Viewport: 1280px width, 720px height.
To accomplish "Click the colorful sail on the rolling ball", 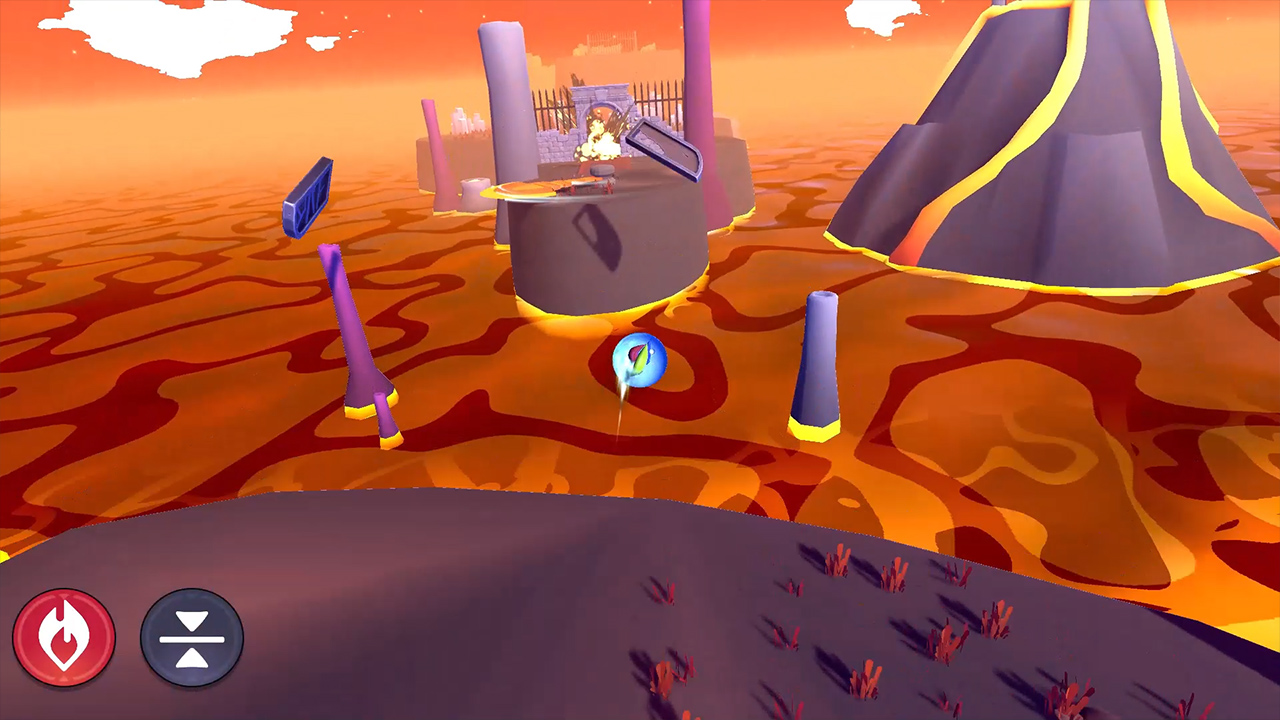I will coord(638,357).
